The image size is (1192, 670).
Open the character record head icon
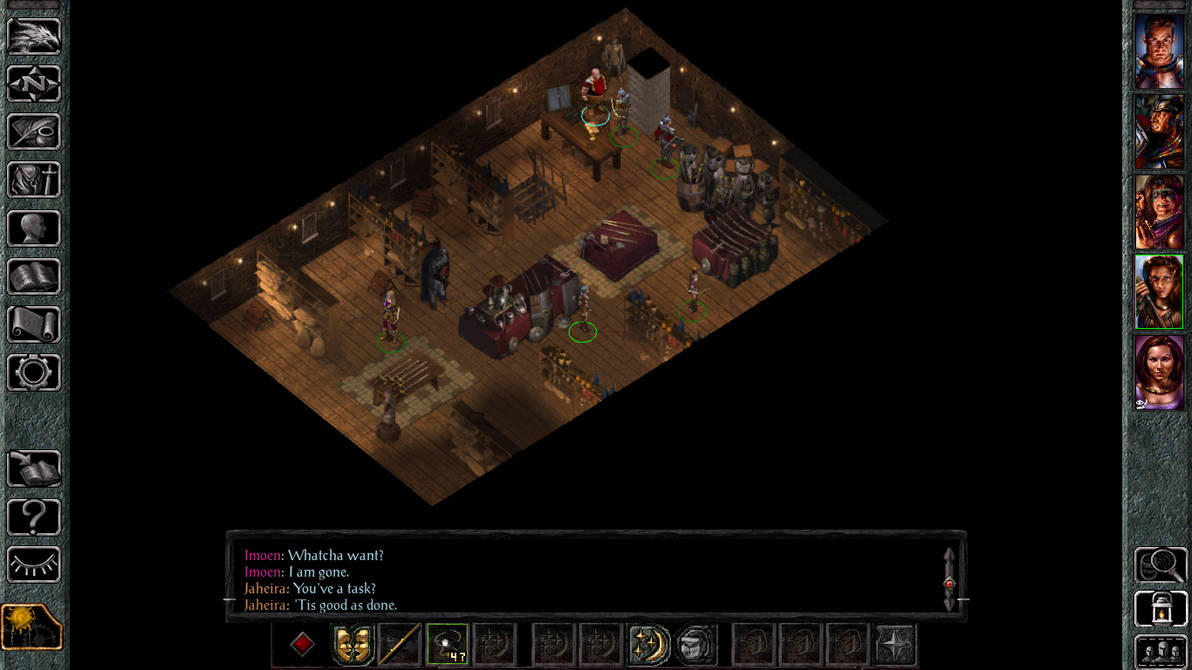(34, 228)
